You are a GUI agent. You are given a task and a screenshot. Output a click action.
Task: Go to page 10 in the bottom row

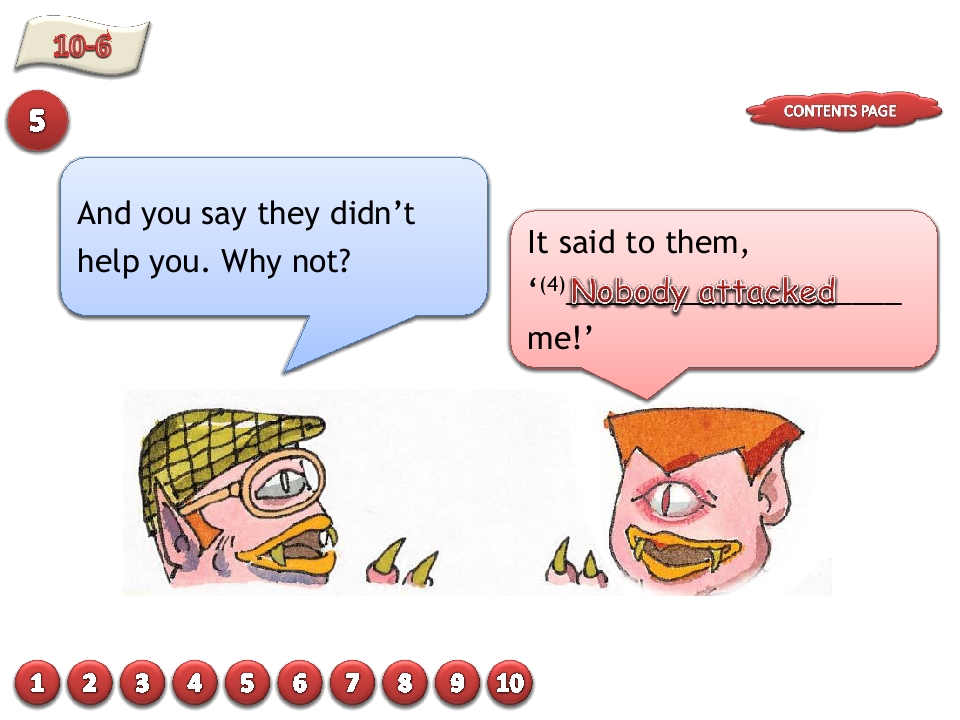pyautogui.click(x=510, y=684)
